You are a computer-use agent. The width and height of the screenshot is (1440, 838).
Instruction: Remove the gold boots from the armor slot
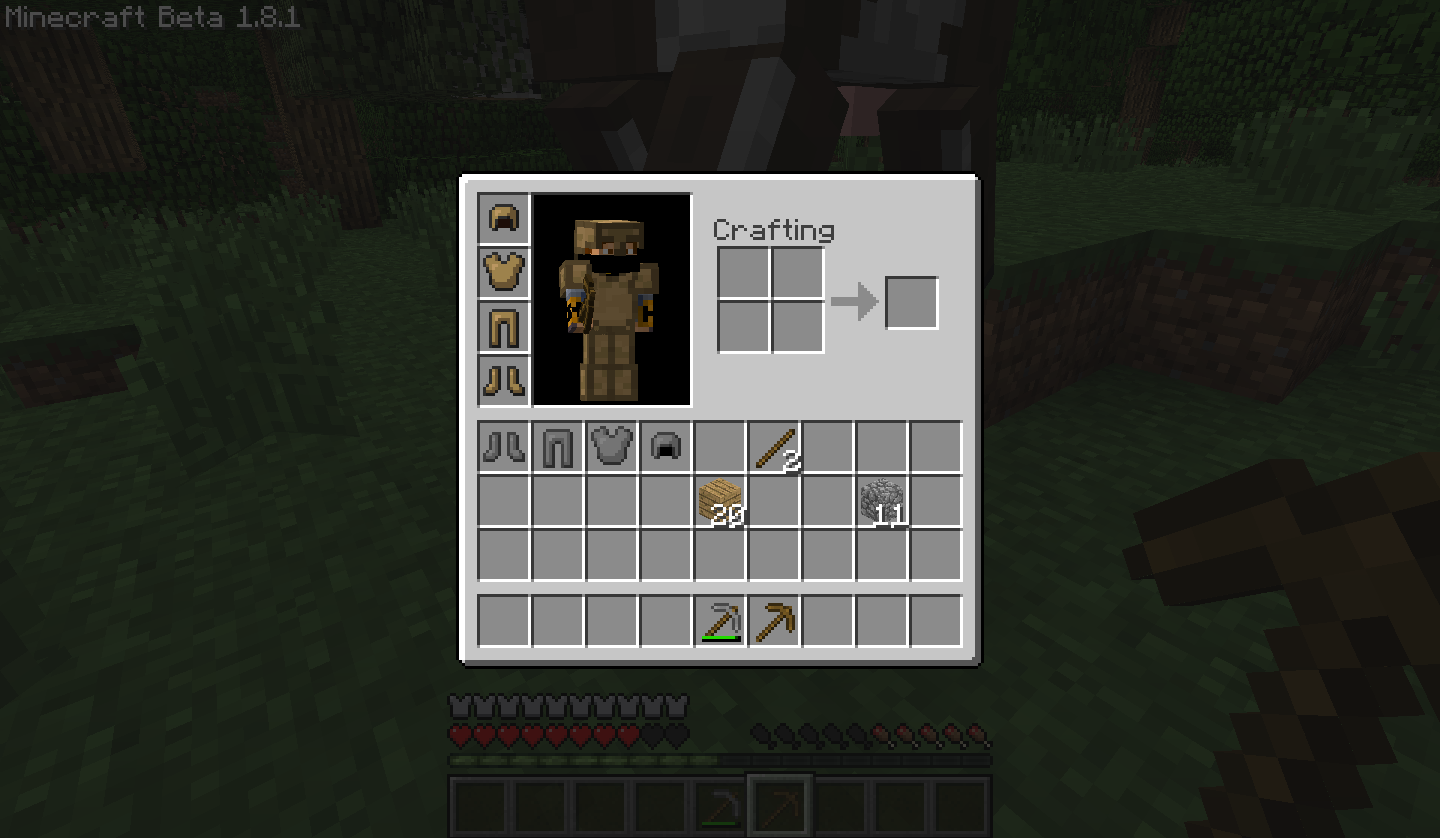(504, 381)
